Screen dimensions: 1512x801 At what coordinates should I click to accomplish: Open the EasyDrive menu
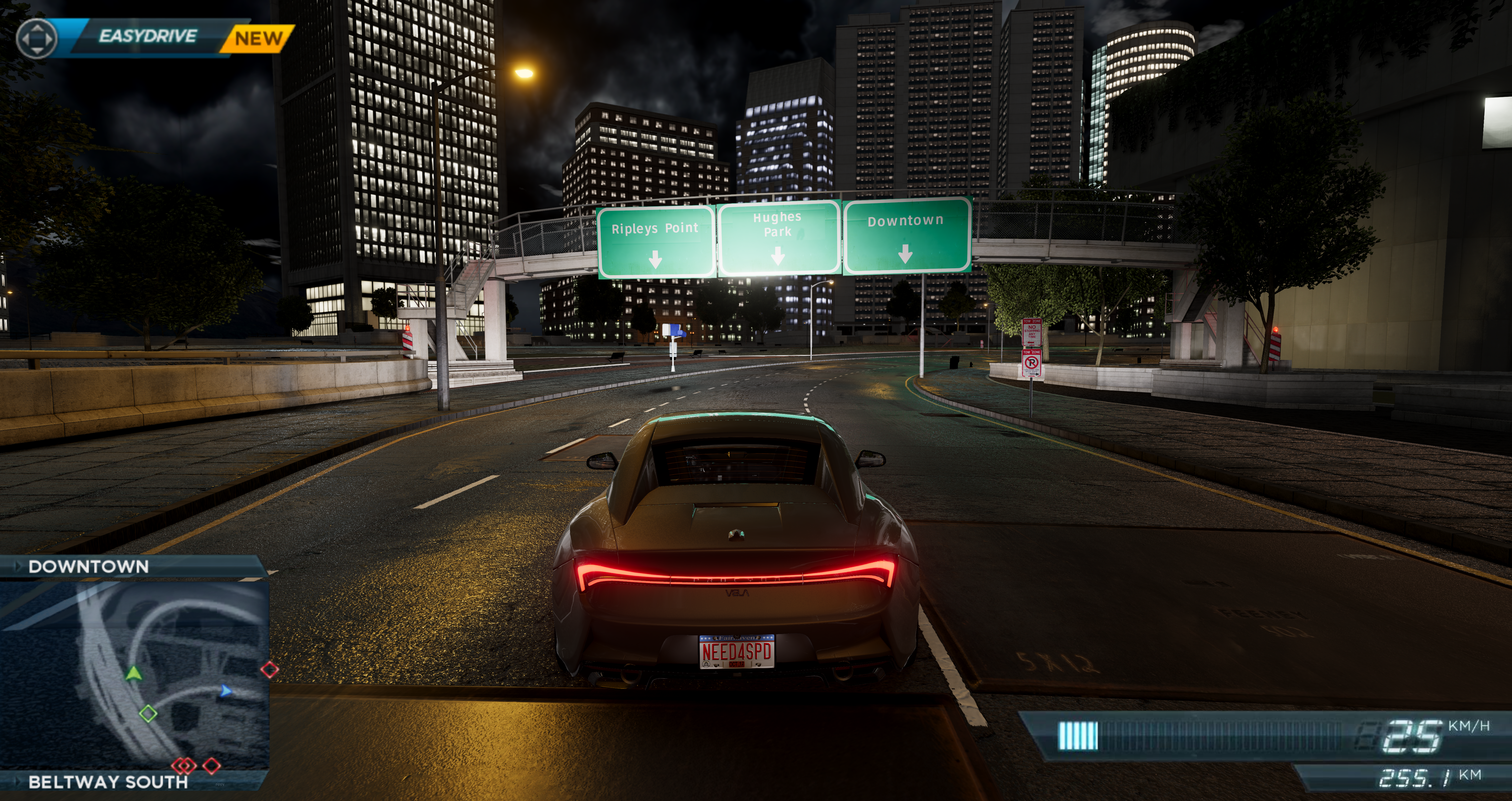pyautogui.click(x=147, y=36)
